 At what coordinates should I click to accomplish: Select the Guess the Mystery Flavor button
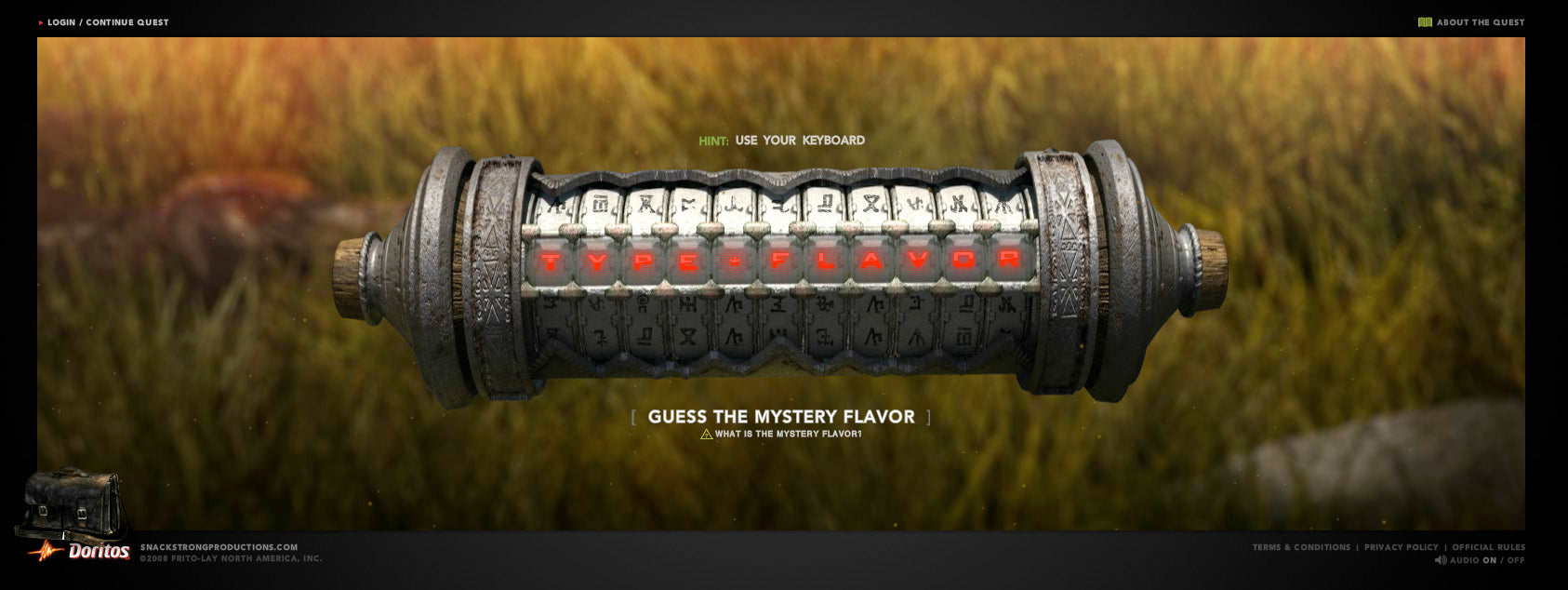781,417
